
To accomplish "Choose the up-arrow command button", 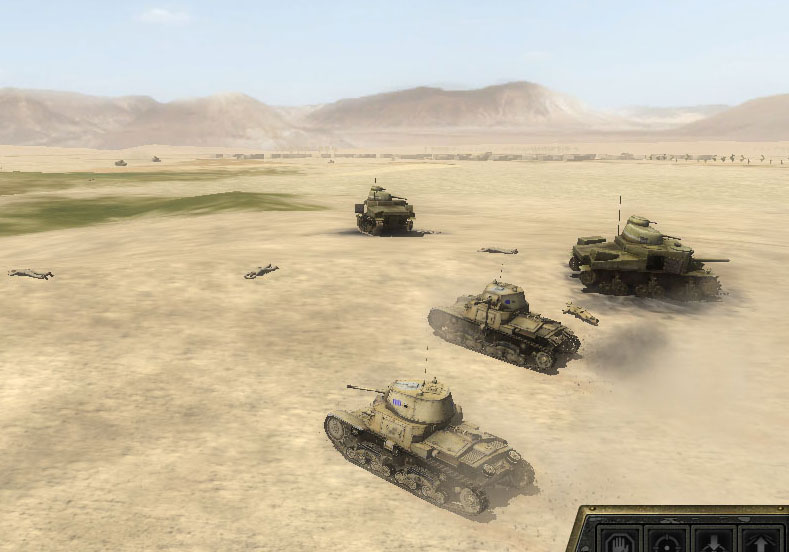I will point(759,541).
